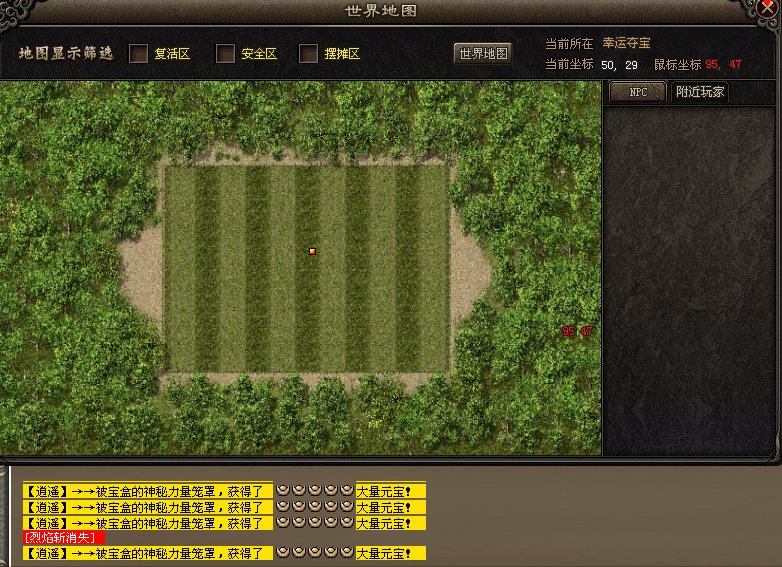Open the 世界地图 button

tap(483, 54)
